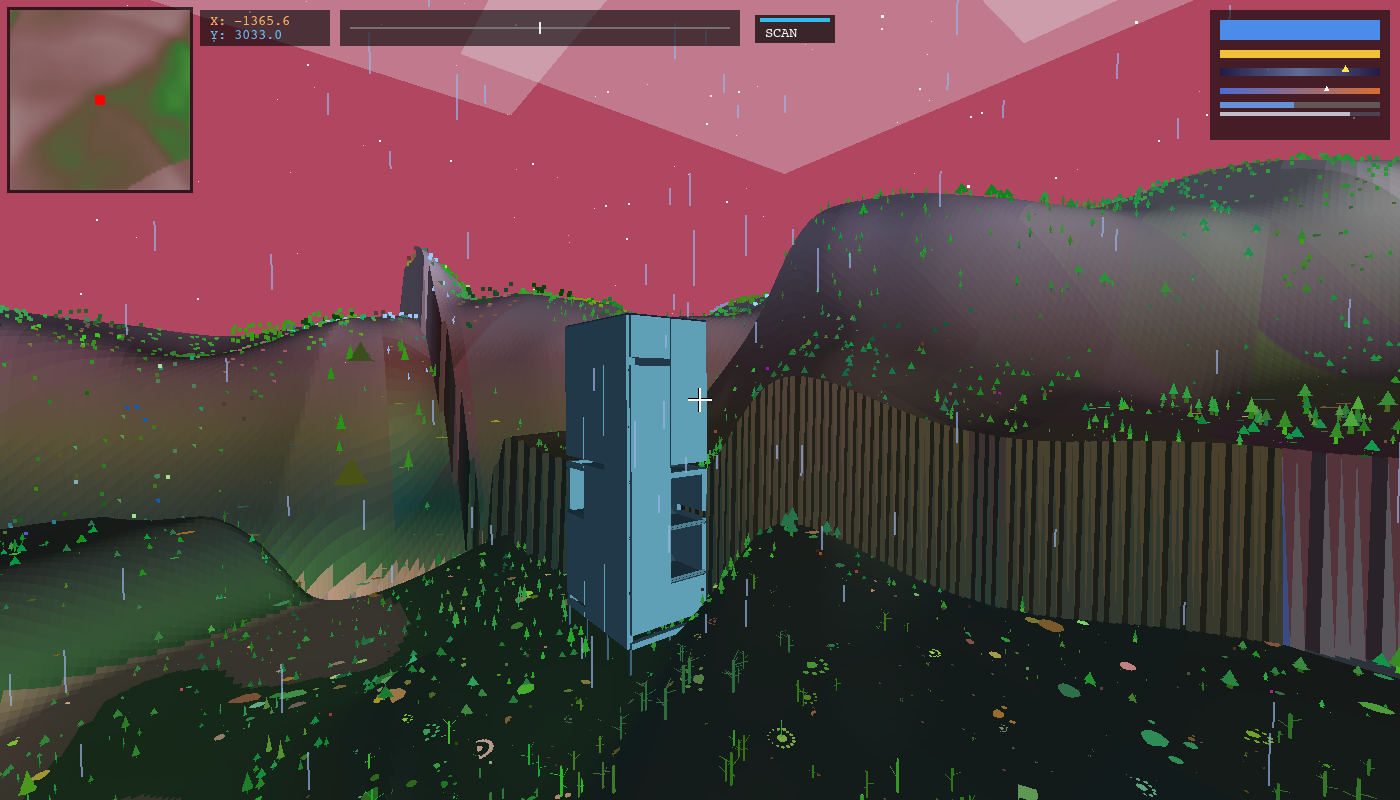Click the crosshair reticle at screen center

pos(700,399)
